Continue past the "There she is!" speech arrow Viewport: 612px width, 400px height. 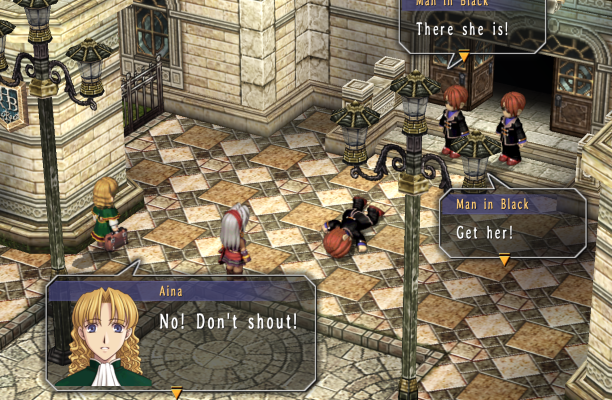click(x=463, y=56)
